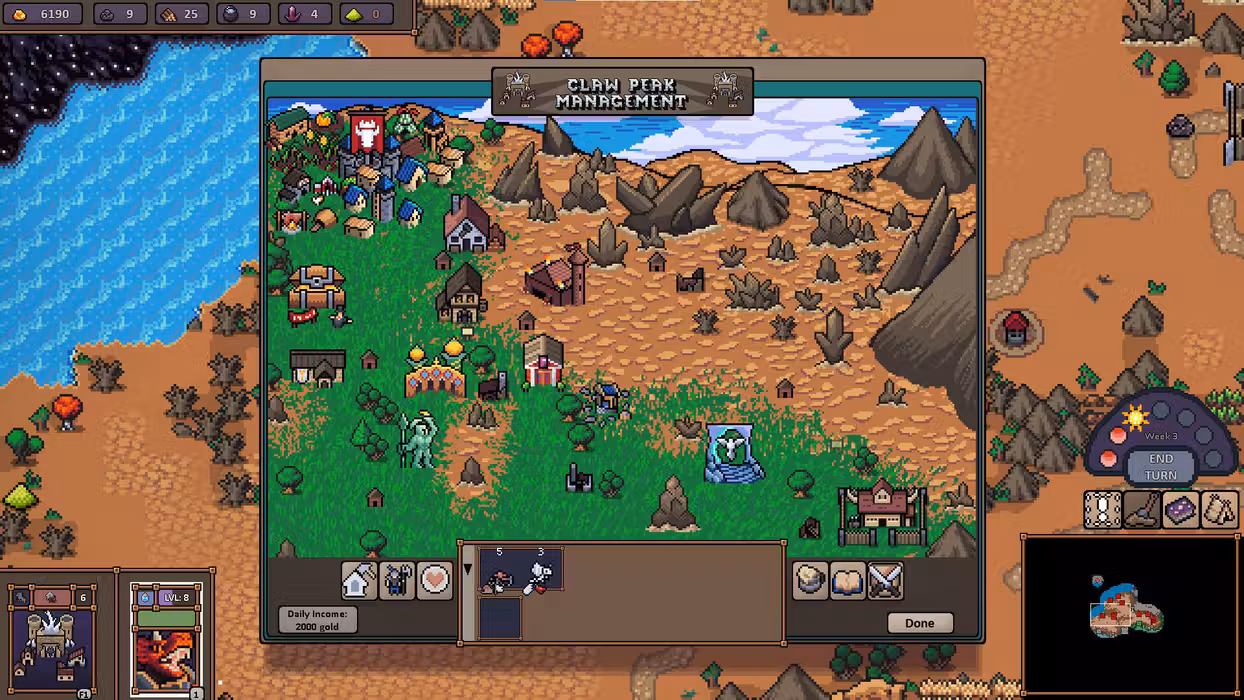Click the hourglass icon below End Turn

[x=1103, y=510]
